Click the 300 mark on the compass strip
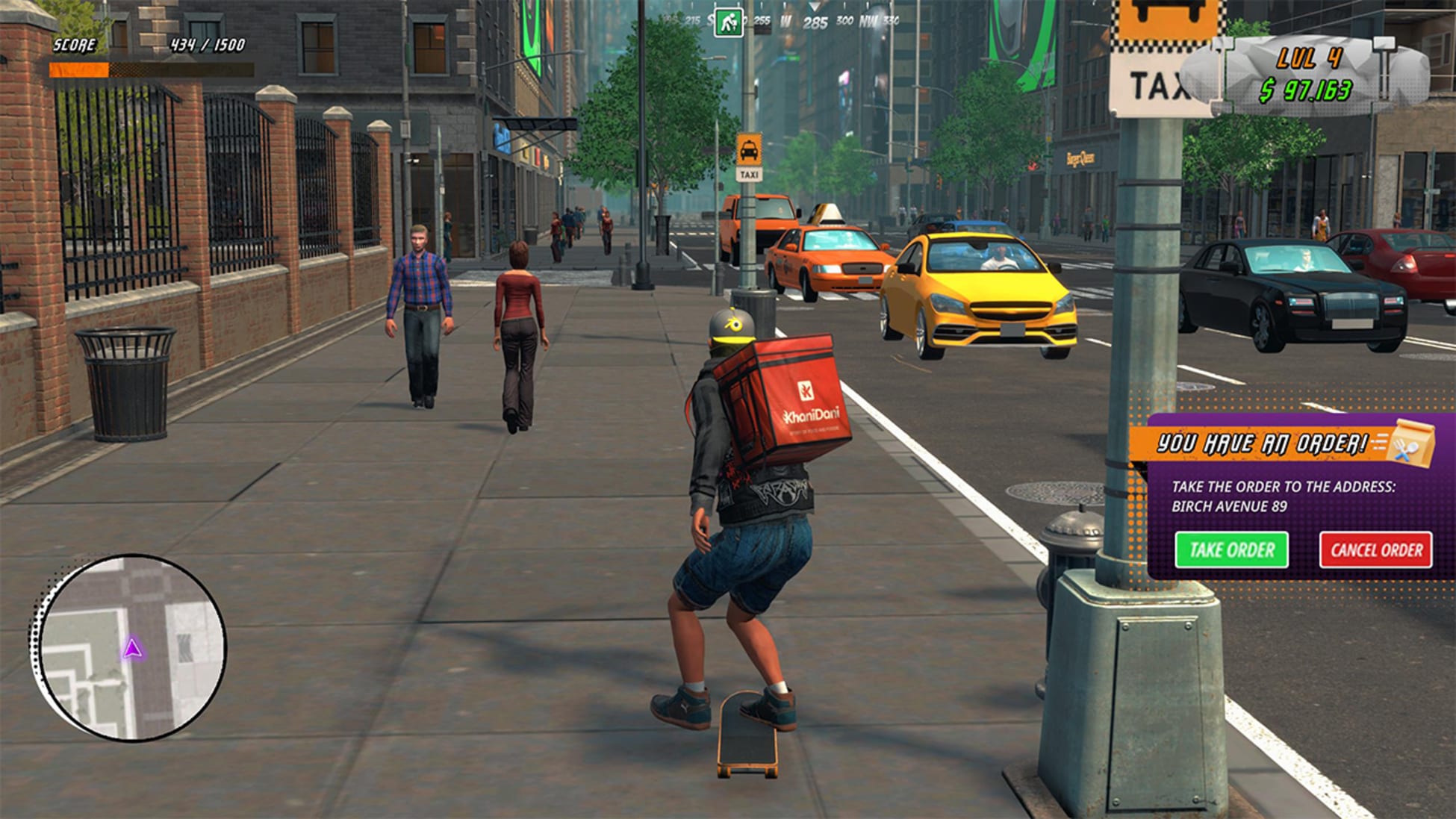 tap(846, 19)
